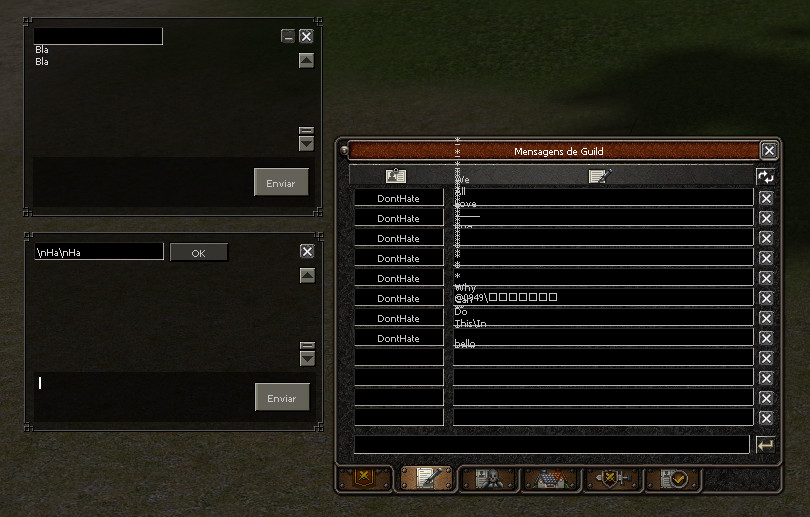This screenshot has height=517, width=810.
Task: Minimize the Bla chat window
Action: pyautogui.click(x=288, y=36)
